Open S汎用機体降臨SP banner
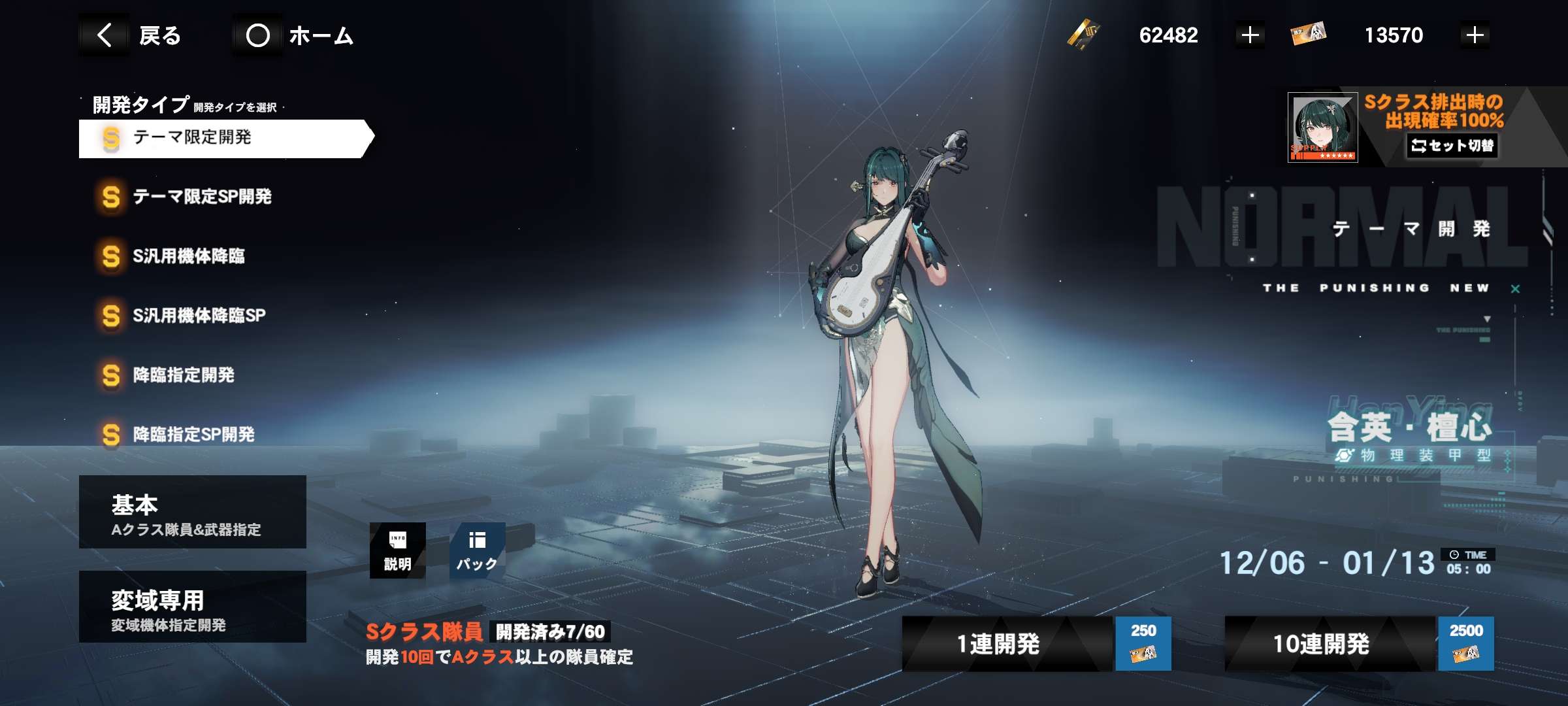This screenshot has height=706, width=1568. coord(199,316)
